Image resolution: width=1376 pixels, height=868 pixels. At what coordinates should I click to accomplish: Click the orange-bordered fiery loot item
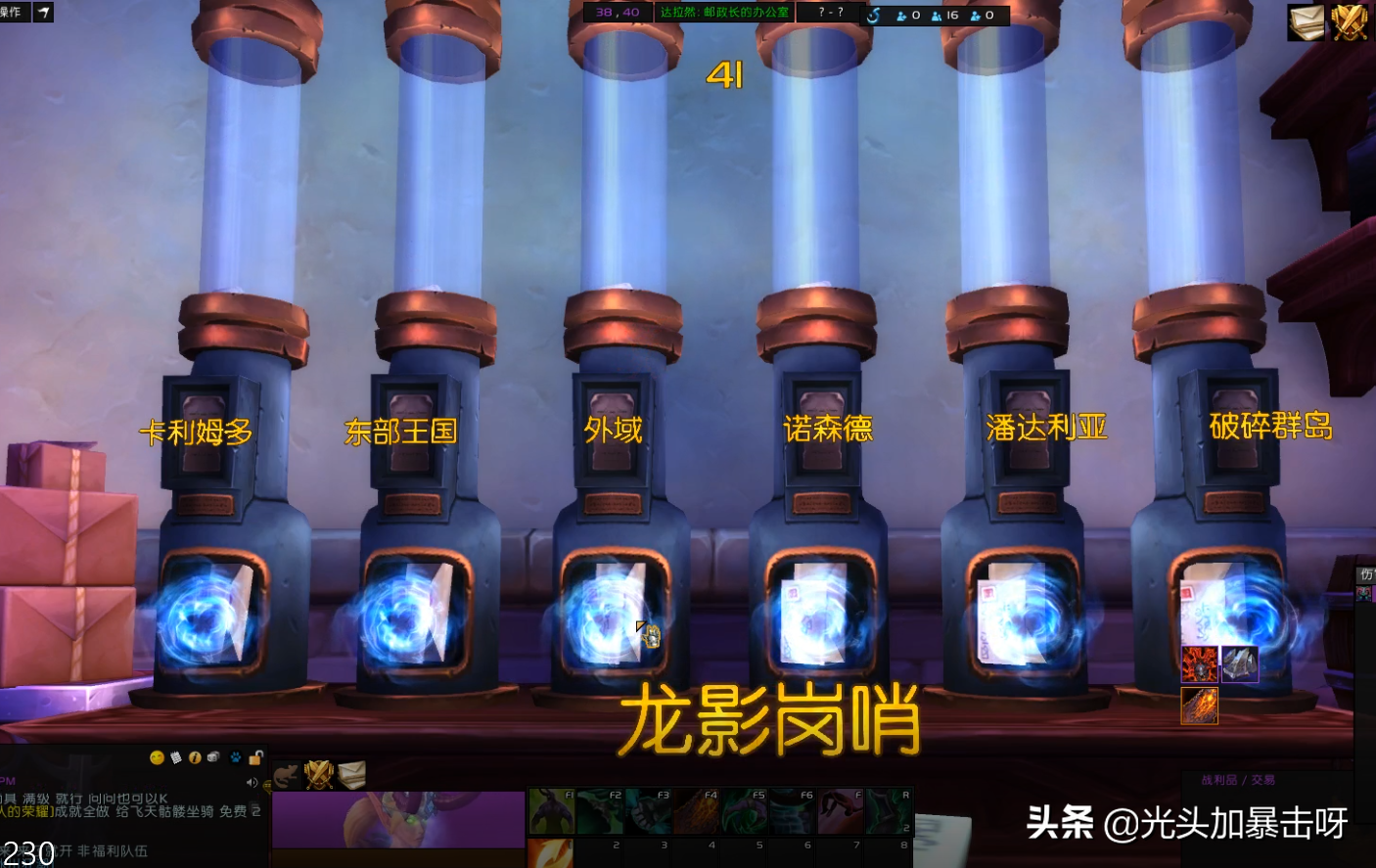1200,706
